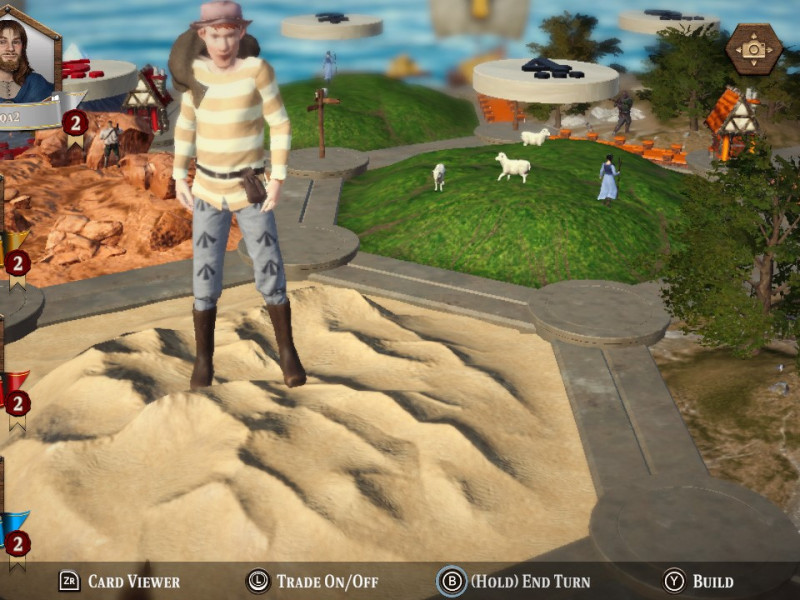Open the camera view hexagon icon
This screenshot has height=600, width=800.
tap(753, 48)
